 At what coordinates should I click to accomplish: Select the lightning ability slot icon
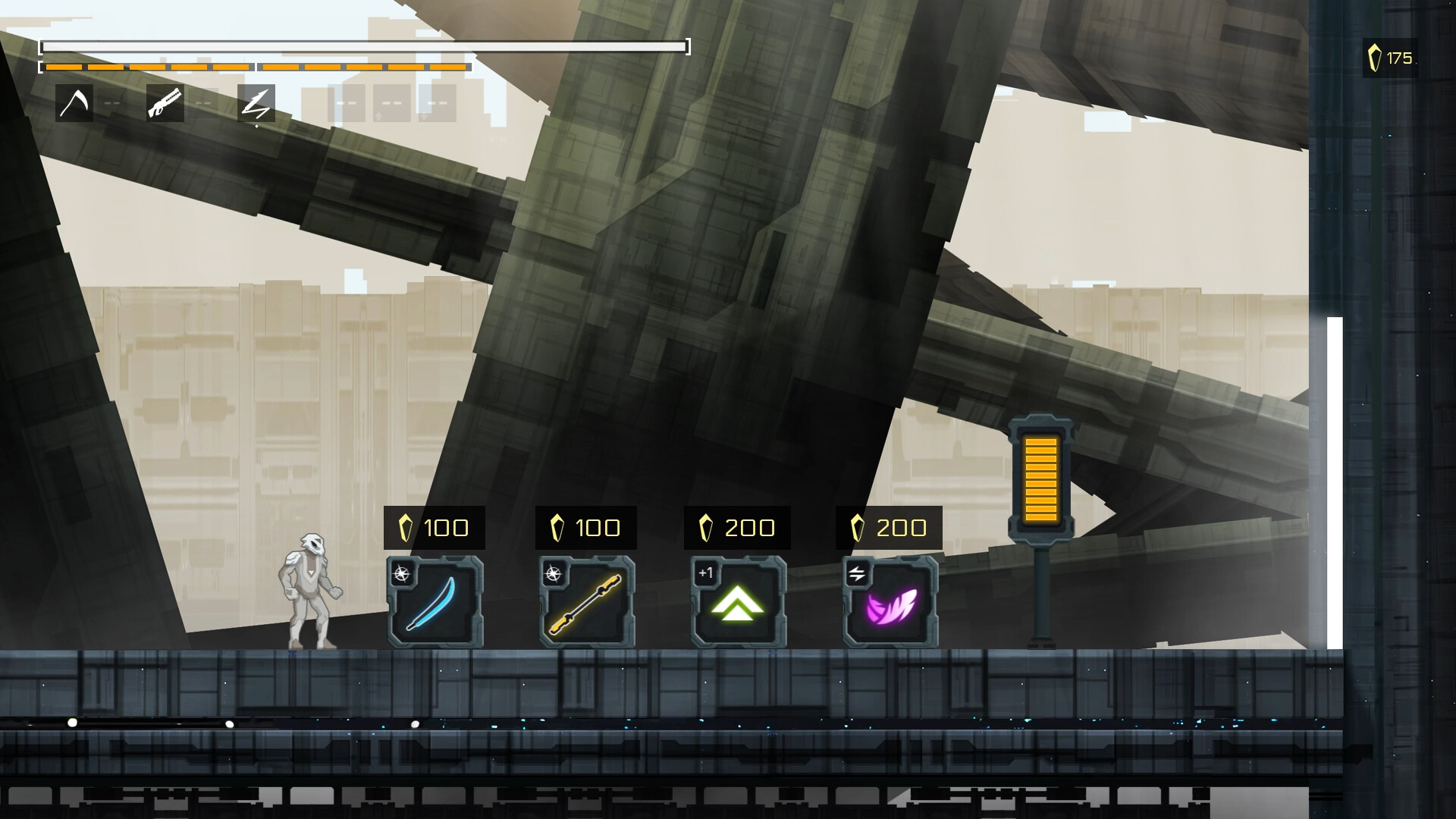[256, 104]
